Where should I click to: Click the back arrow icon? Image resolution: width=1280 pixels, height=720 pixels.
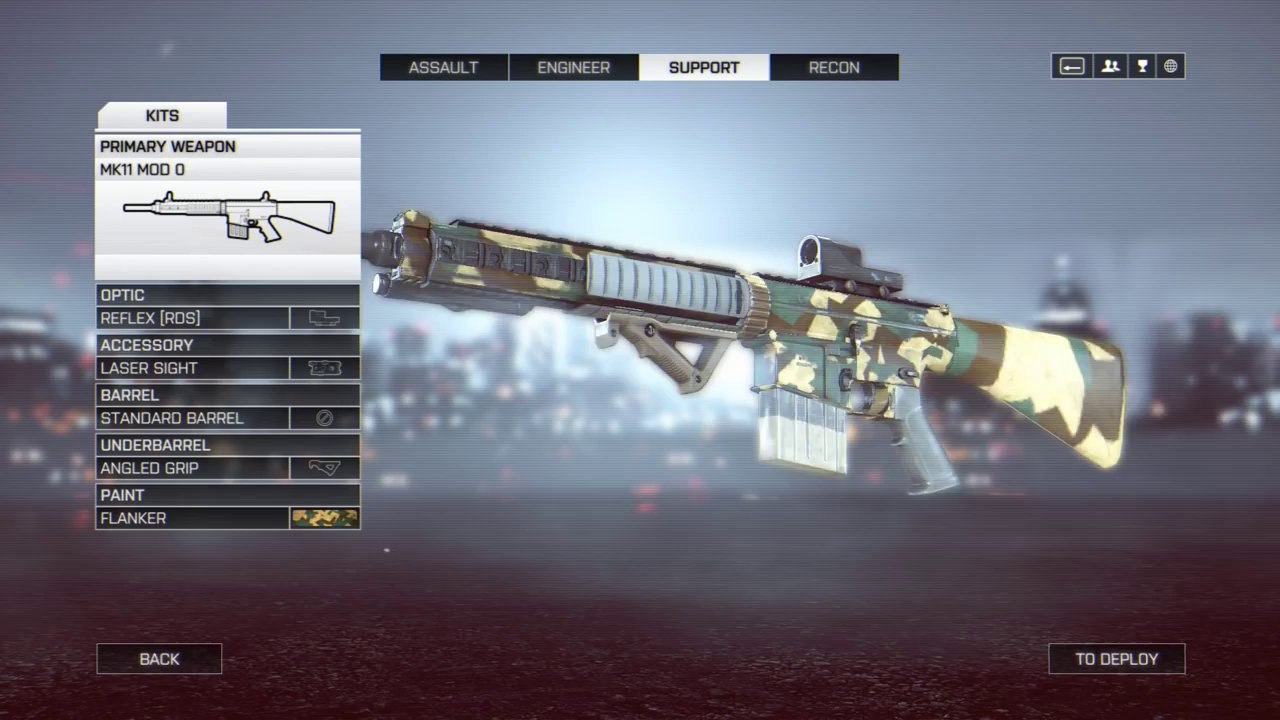tap(1072, 67)
